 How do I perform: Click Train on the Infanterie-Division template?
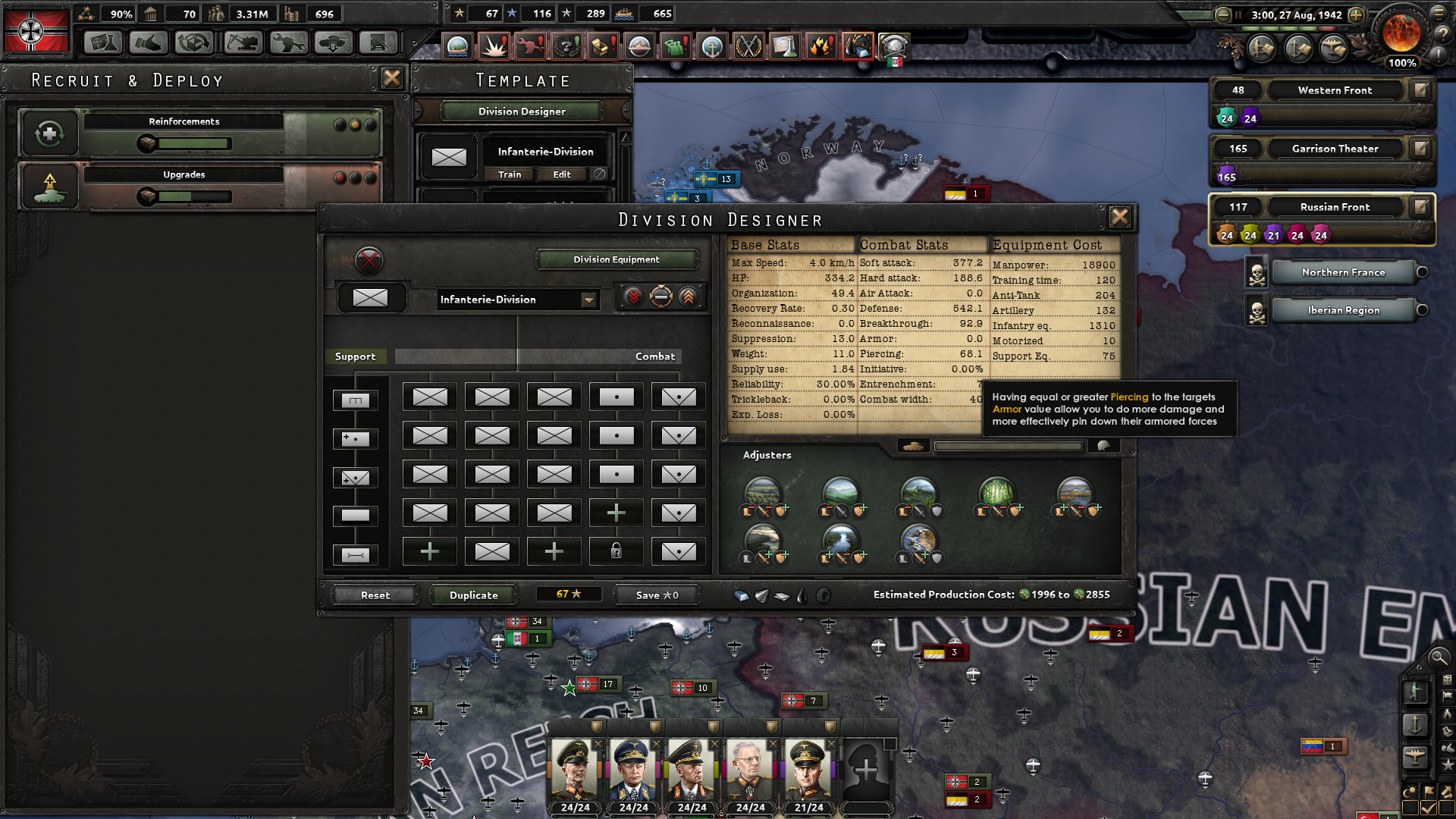tap(508, 174)
